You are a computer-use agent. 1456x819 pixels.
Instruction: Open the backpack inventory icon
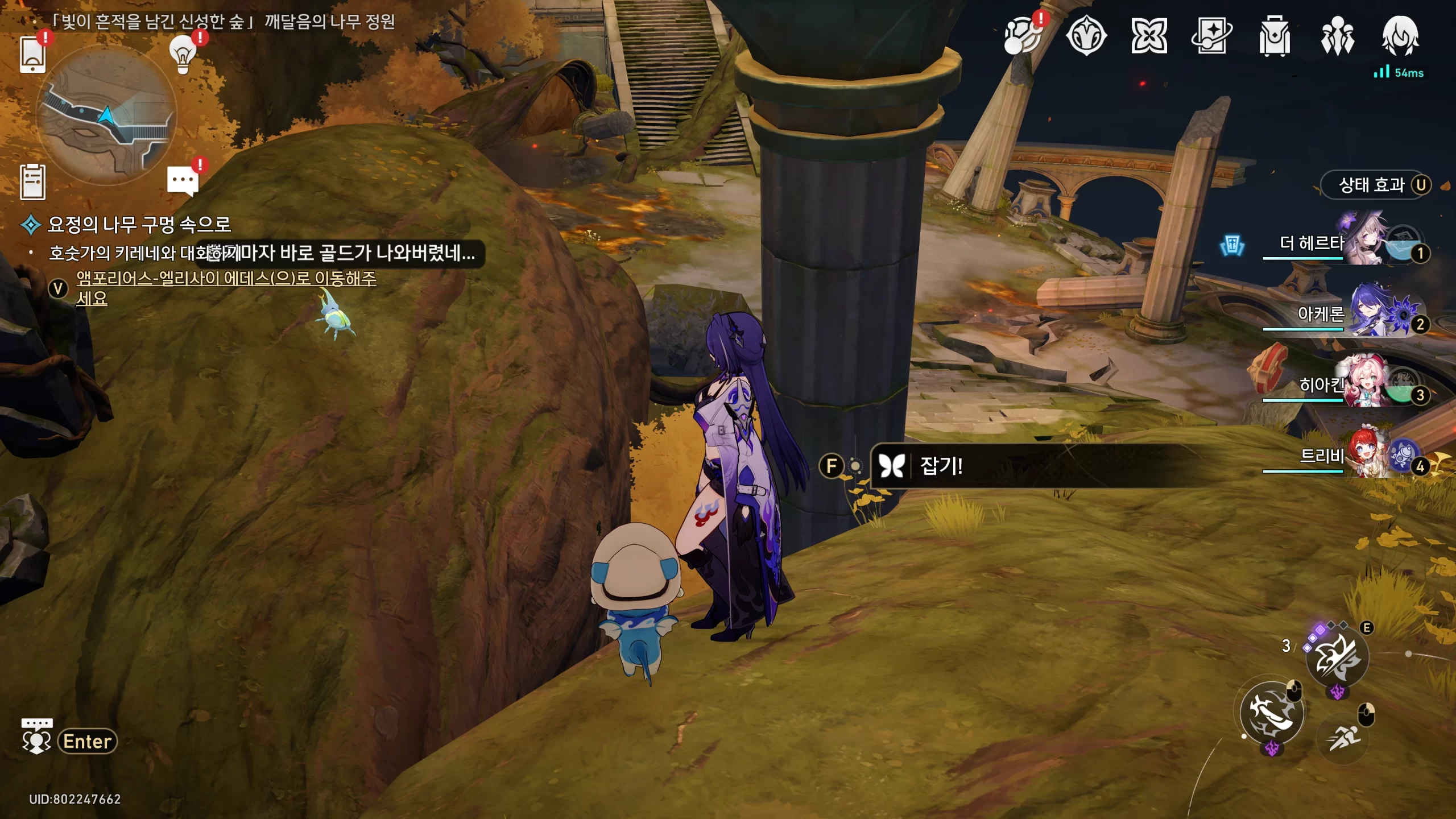pyautogui.click(x=1274, y=36)
